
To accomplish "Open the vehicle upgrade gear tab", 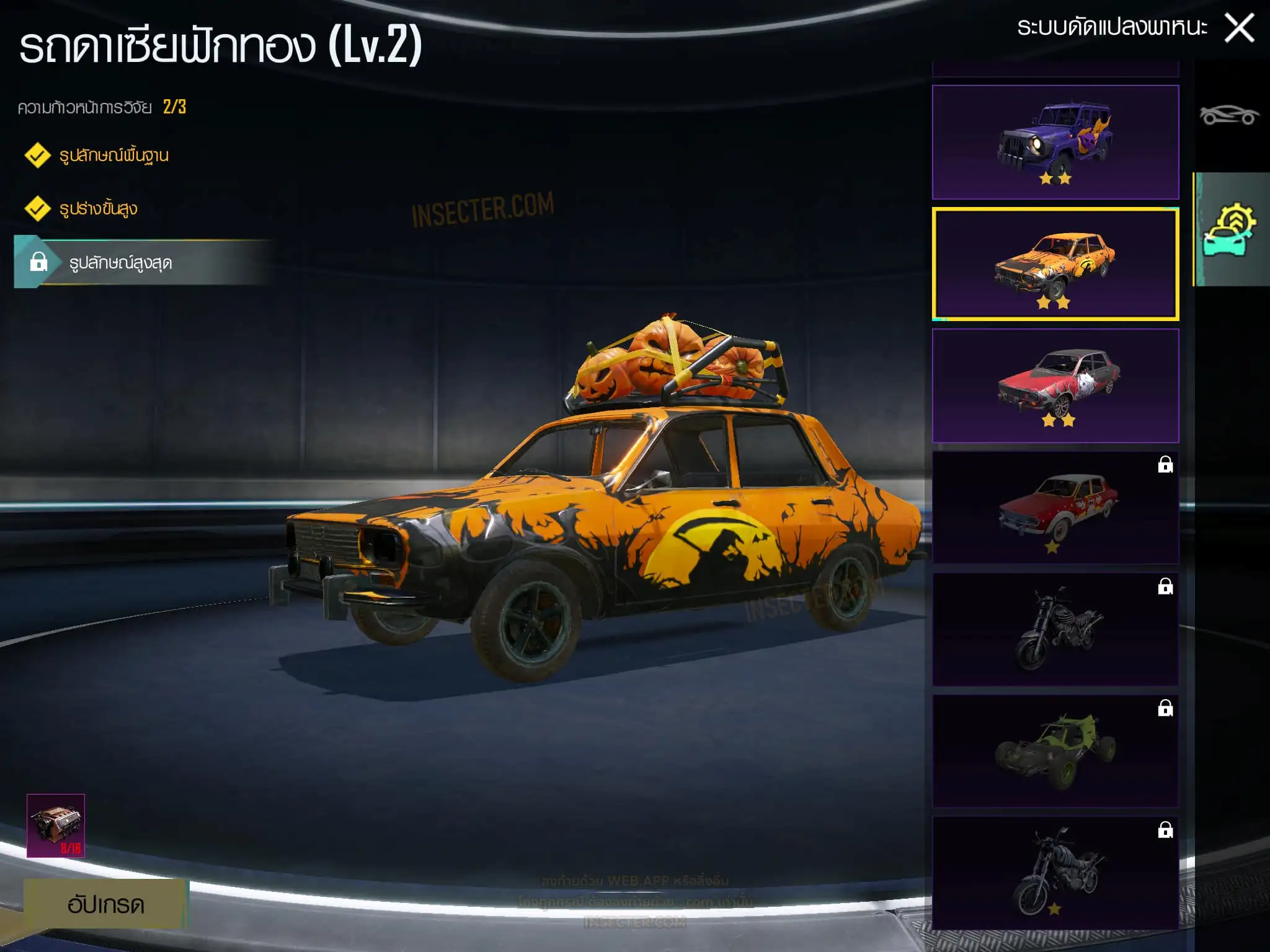I will tap(1229, 229).
